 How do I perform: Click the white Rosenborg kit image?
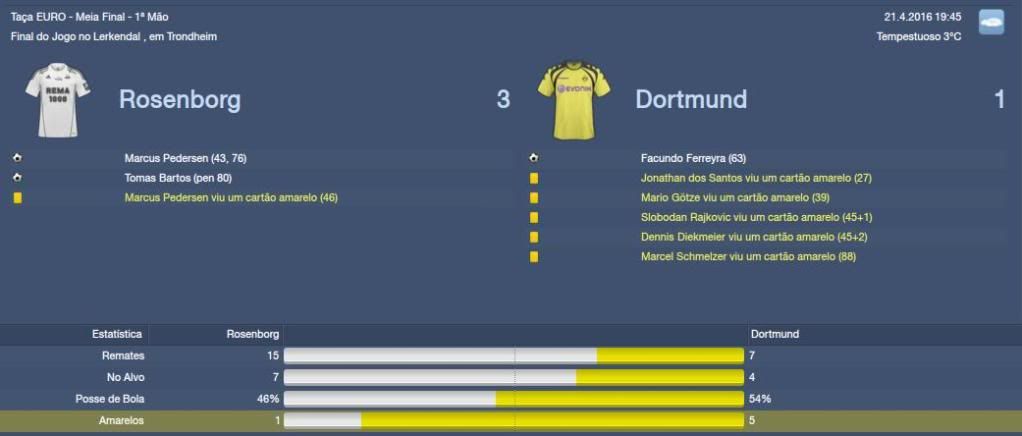coord(58,100)
